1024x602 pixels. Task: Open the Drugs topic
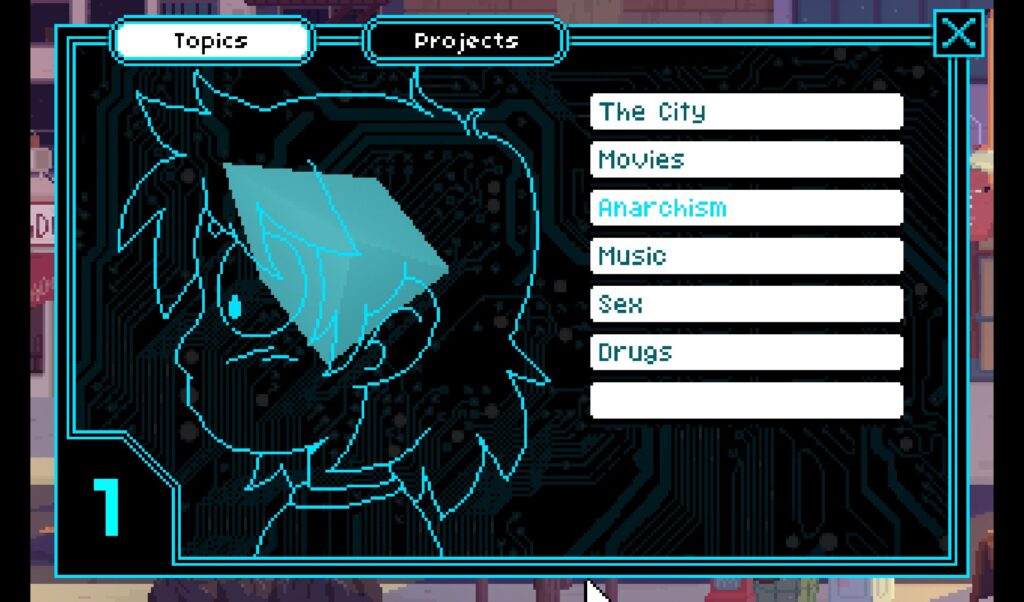coord(746,352)
